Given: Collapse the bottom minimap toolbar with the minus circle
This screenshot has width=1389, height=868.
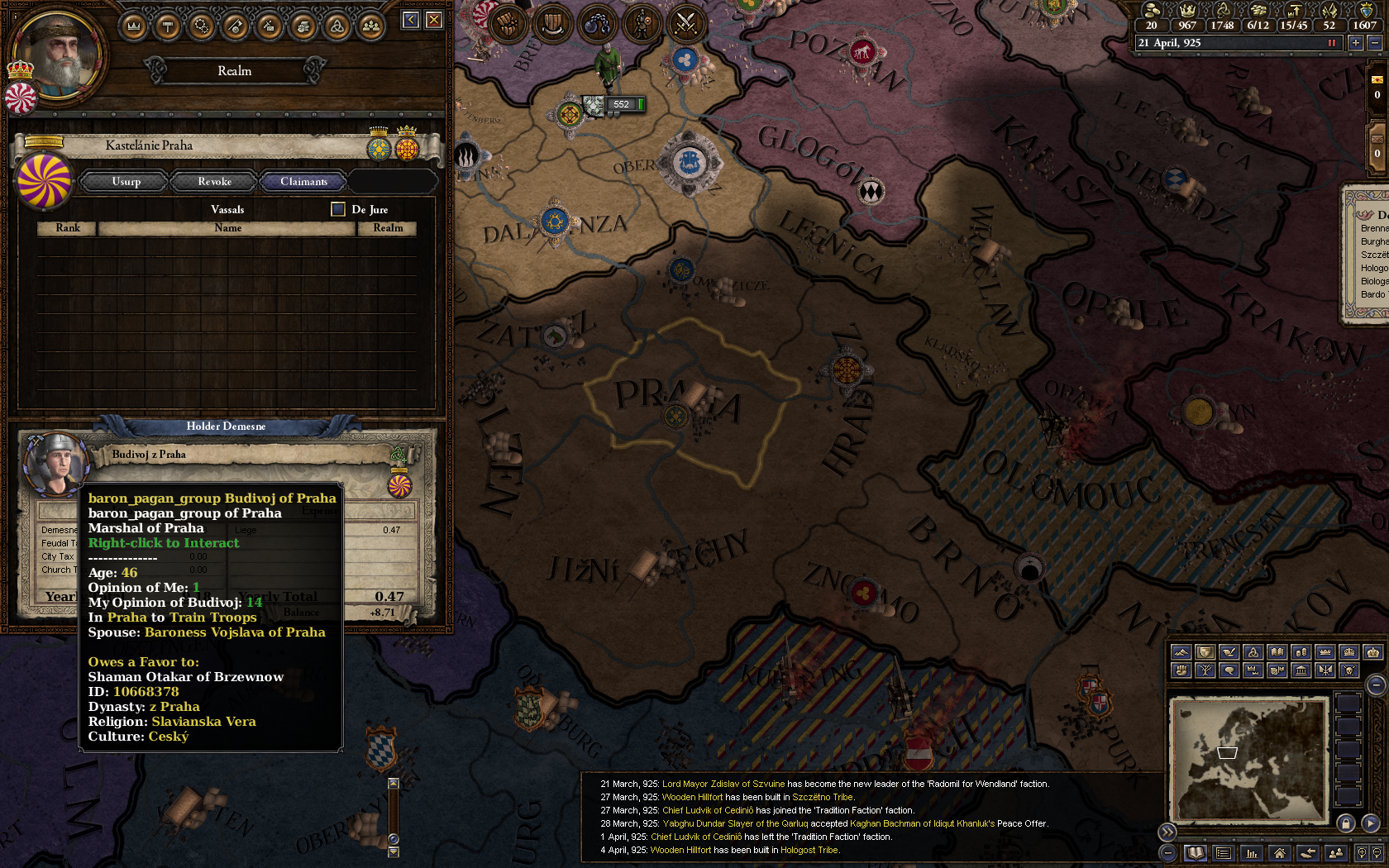Looking at the screenshot, I should [x=1167, y=853].
